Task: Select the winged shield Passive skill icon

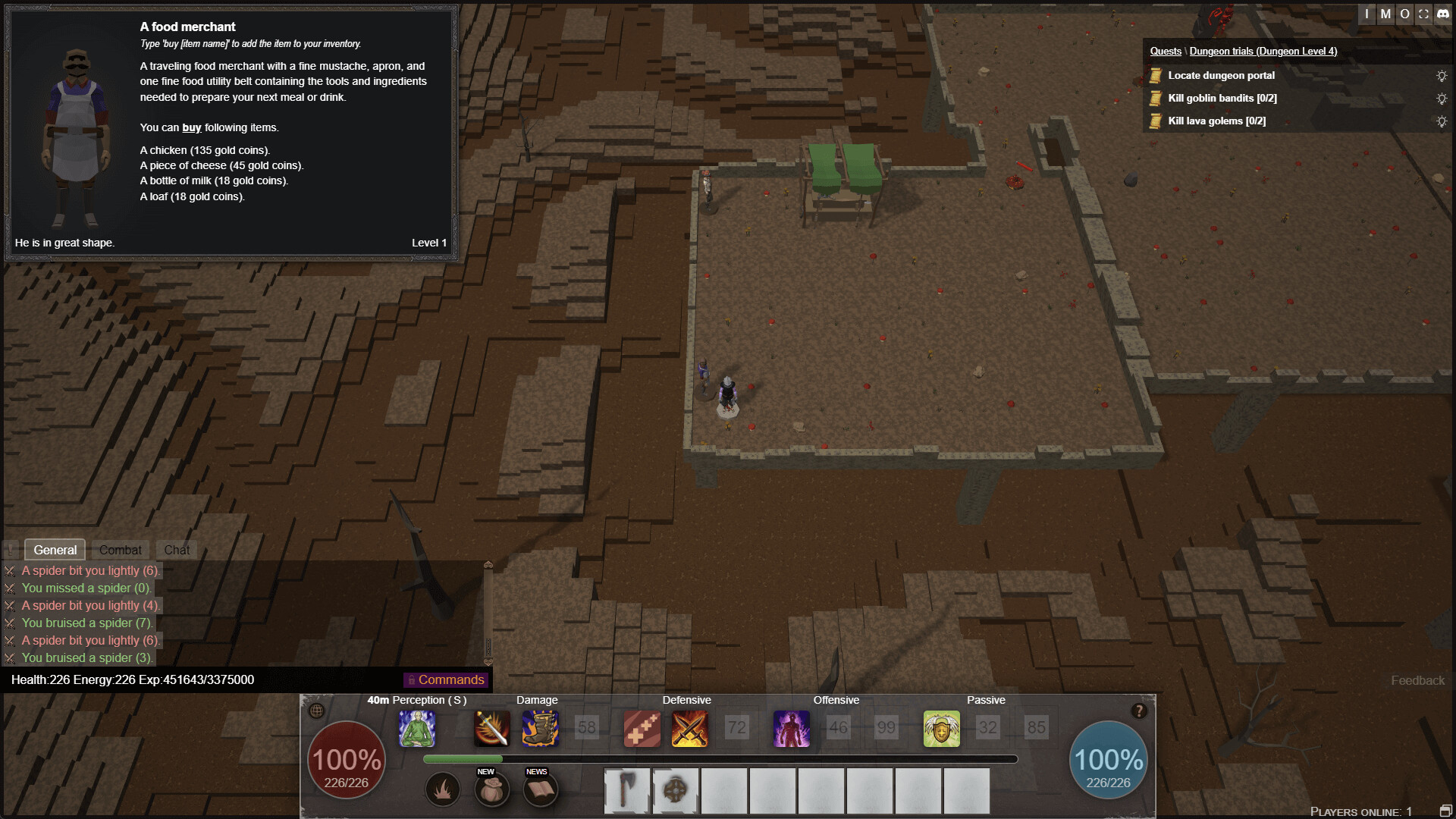Action: [941, 728]
